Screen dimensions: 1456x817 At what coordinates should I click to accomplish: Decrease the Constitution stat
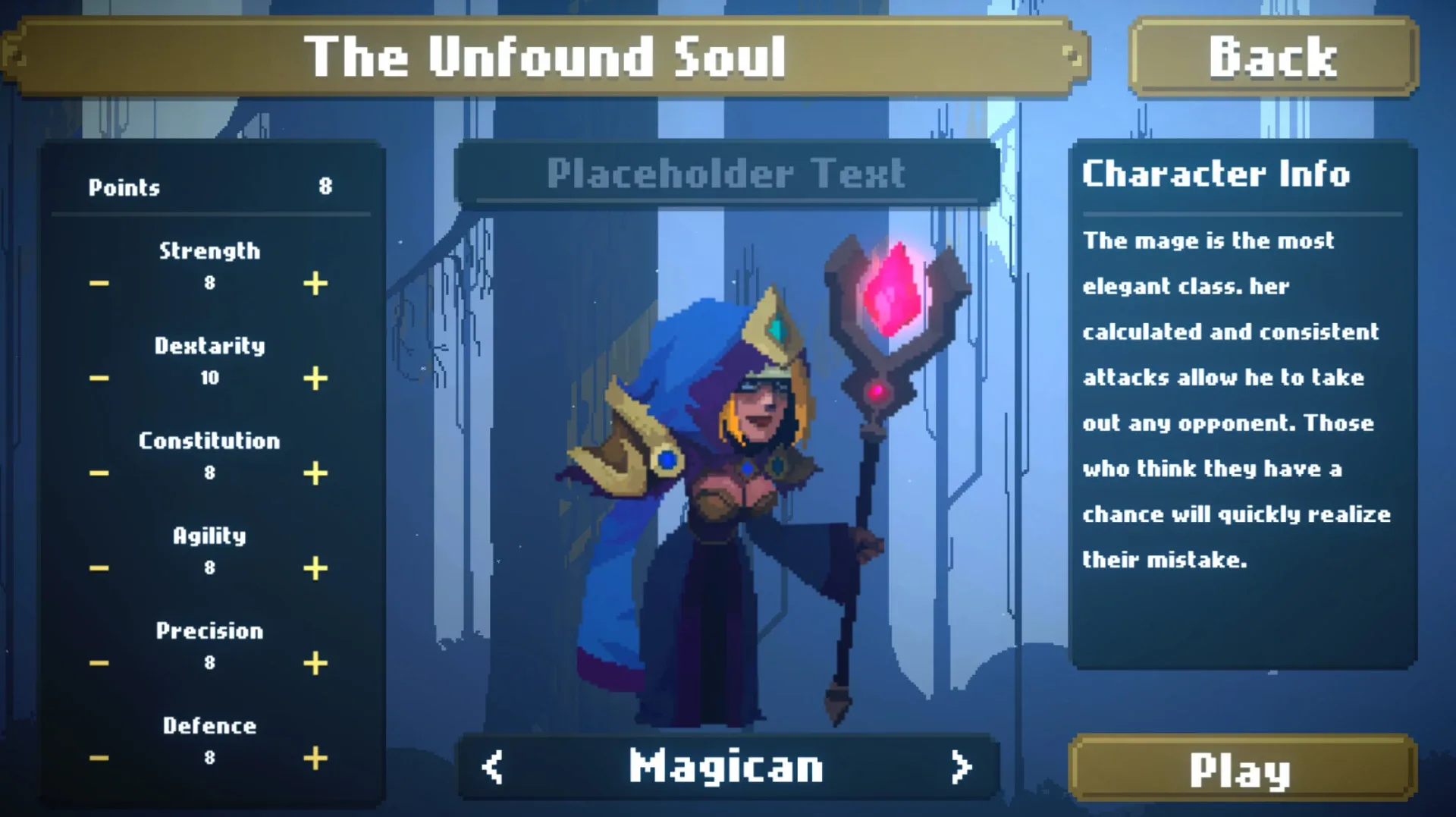point(98,472)
